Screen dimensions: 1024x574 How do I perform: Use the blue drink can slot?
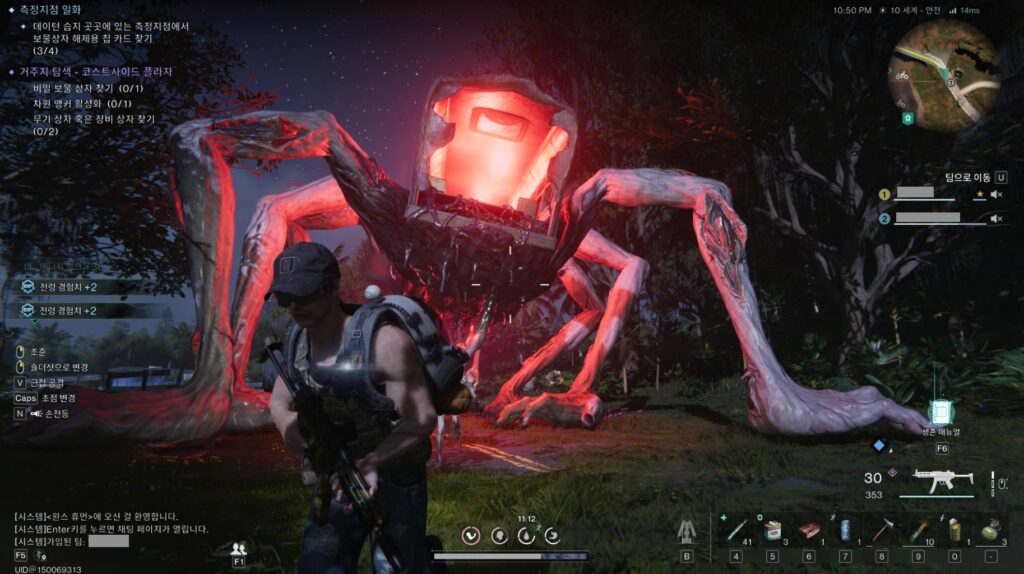tap(845, 530)
